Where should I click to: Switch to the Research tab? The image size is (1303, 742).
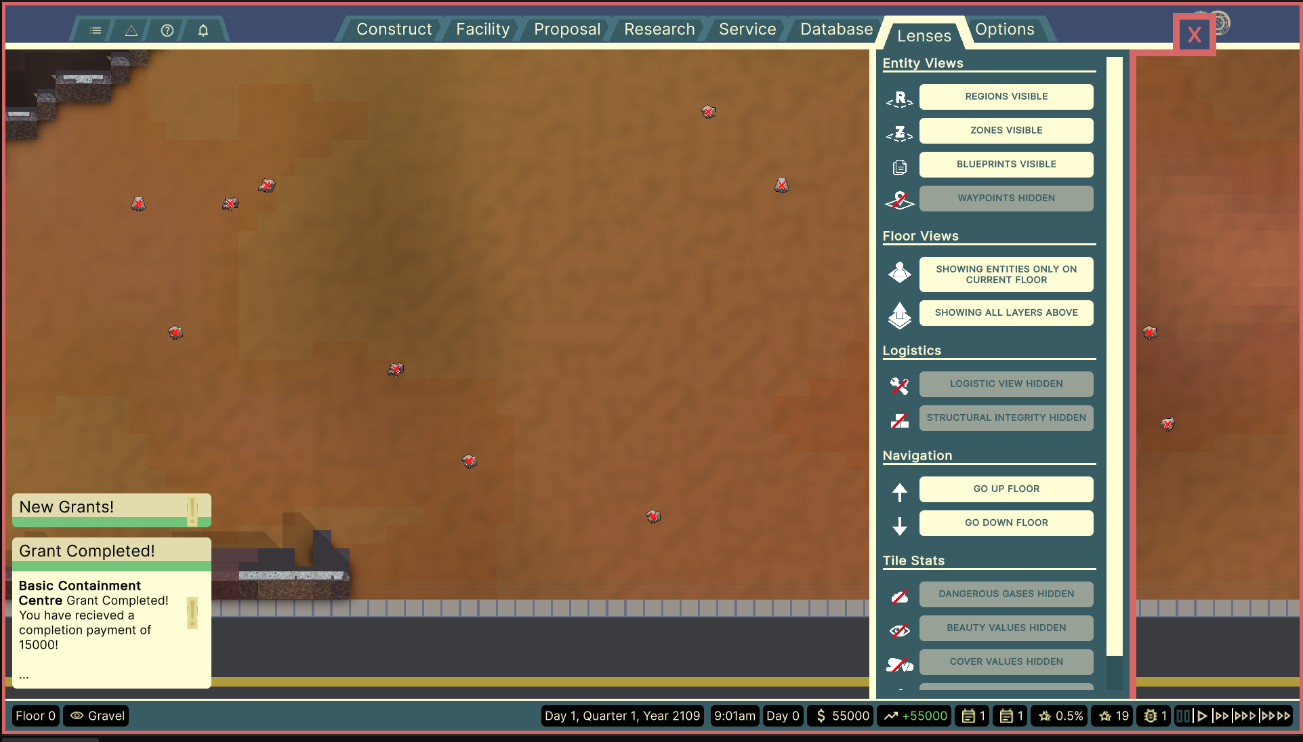point(659,29)
